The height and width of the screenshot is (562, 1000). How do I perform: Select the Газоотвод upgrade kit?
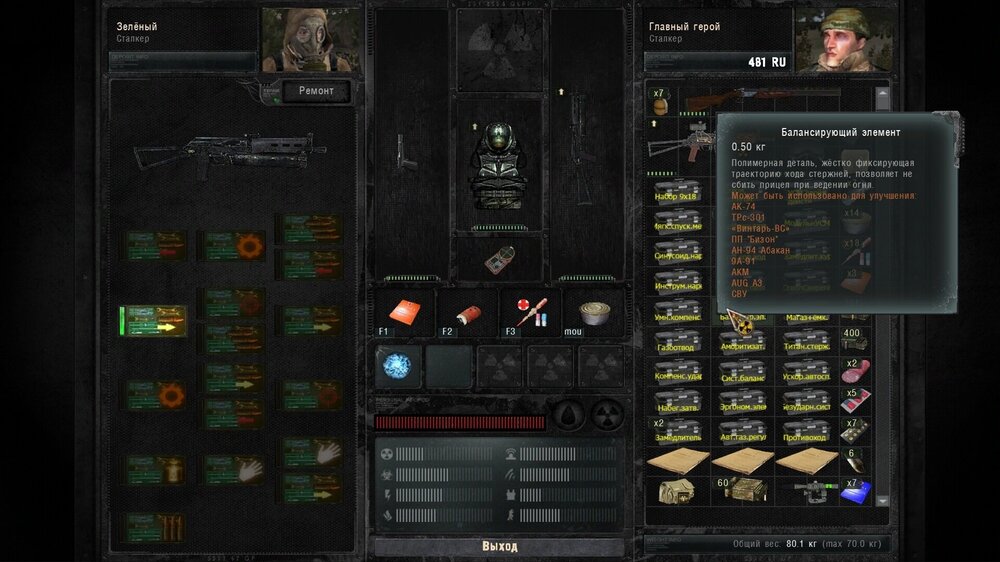pos(678,340)
